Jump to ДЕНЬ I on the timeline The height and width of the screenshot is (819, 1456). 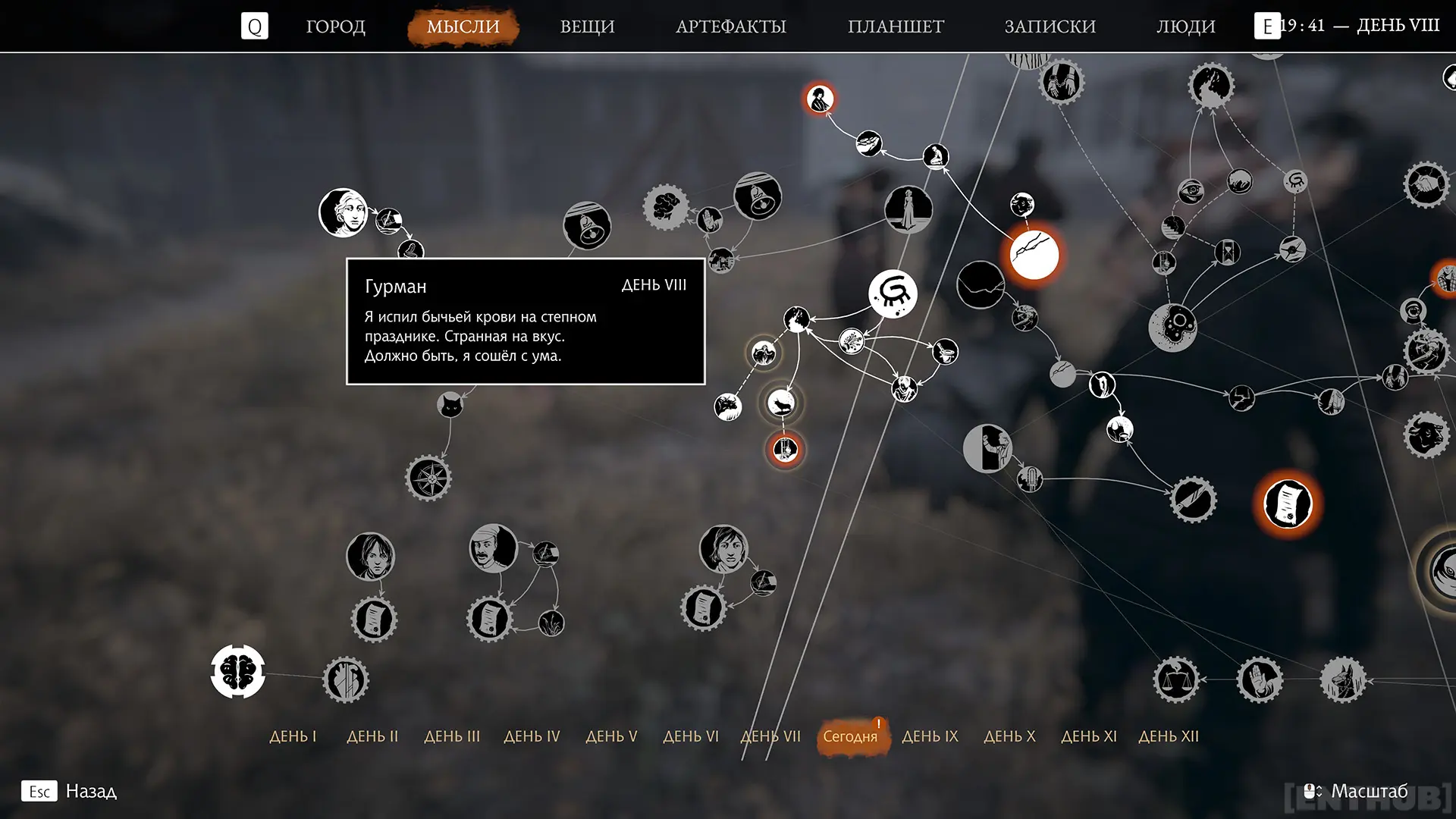click(293, 736)
